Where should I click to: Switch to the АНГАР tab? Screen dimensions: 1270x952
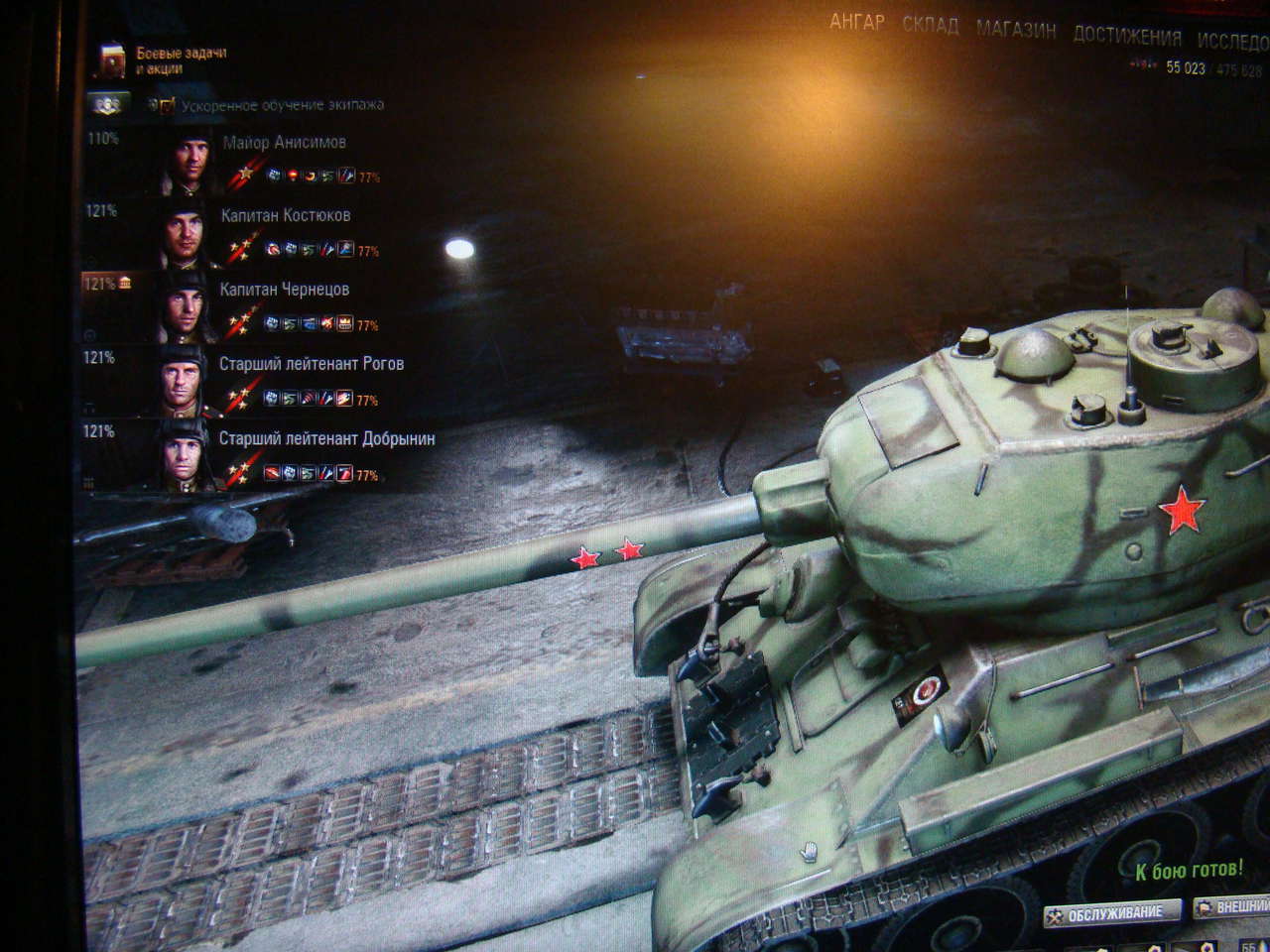pos(856,23)
